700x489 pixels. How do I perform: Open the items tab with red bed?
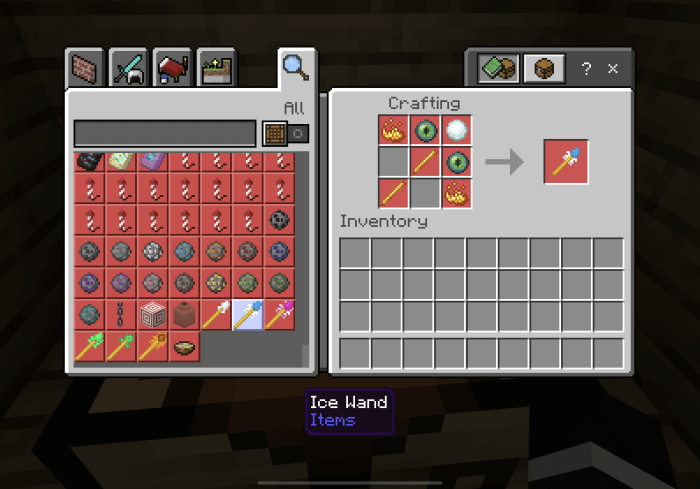coord(173,69)
